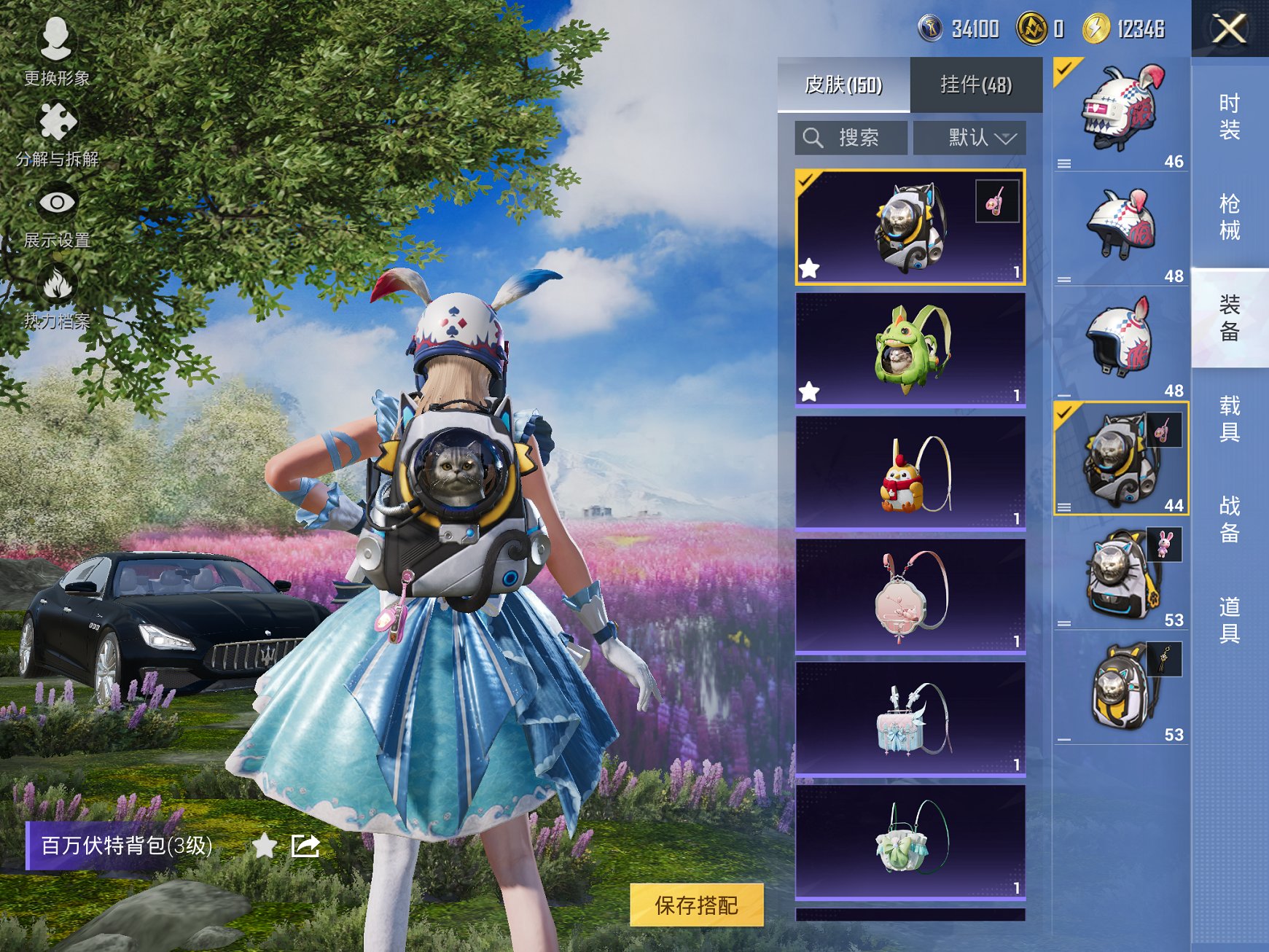This screenshot has width=1269, height=952.
Task: Switch to the 时装 fashion category
Action: (1229, 117)
